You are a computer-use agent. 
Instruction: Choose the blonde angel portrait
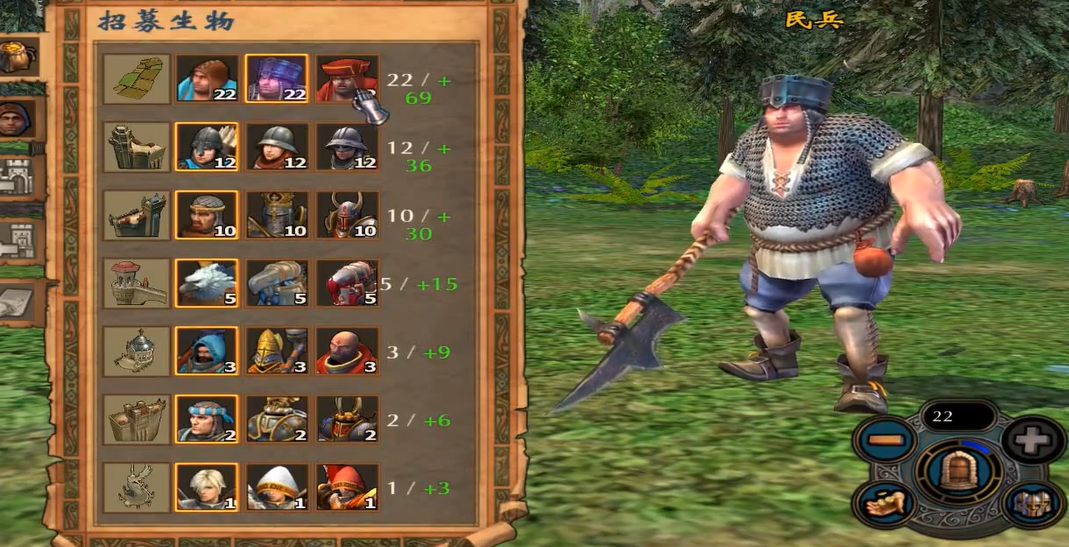click(x=207, y=487)
